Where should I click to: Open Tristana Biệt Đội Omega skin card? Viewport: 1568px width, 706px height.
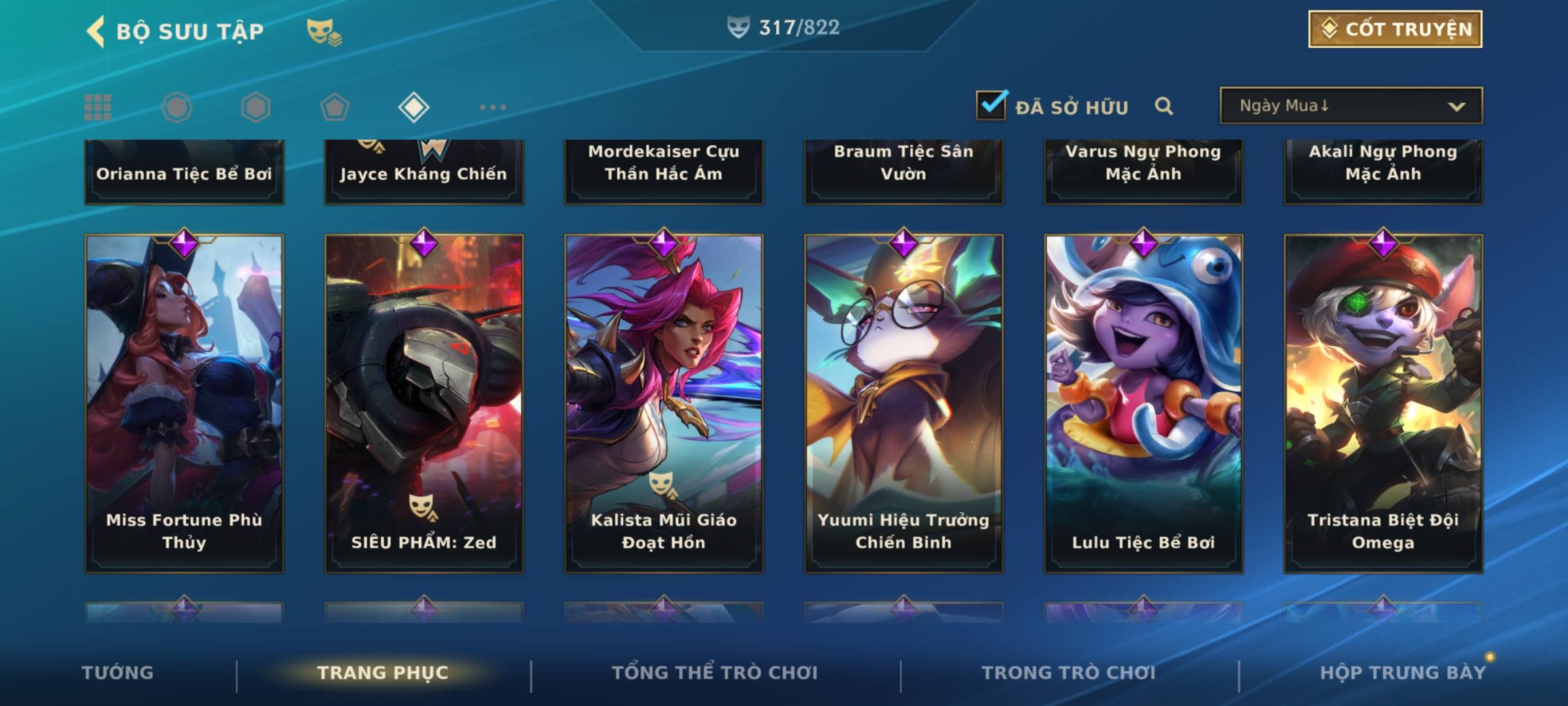(1383, 403)
